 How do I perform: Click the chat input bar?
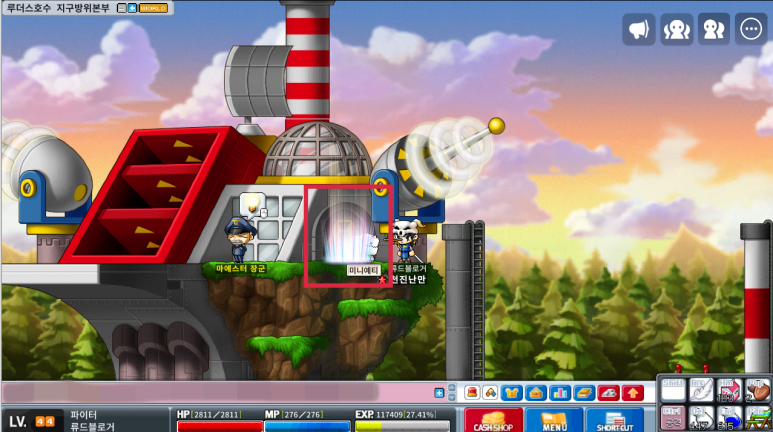tap(215, 392)
